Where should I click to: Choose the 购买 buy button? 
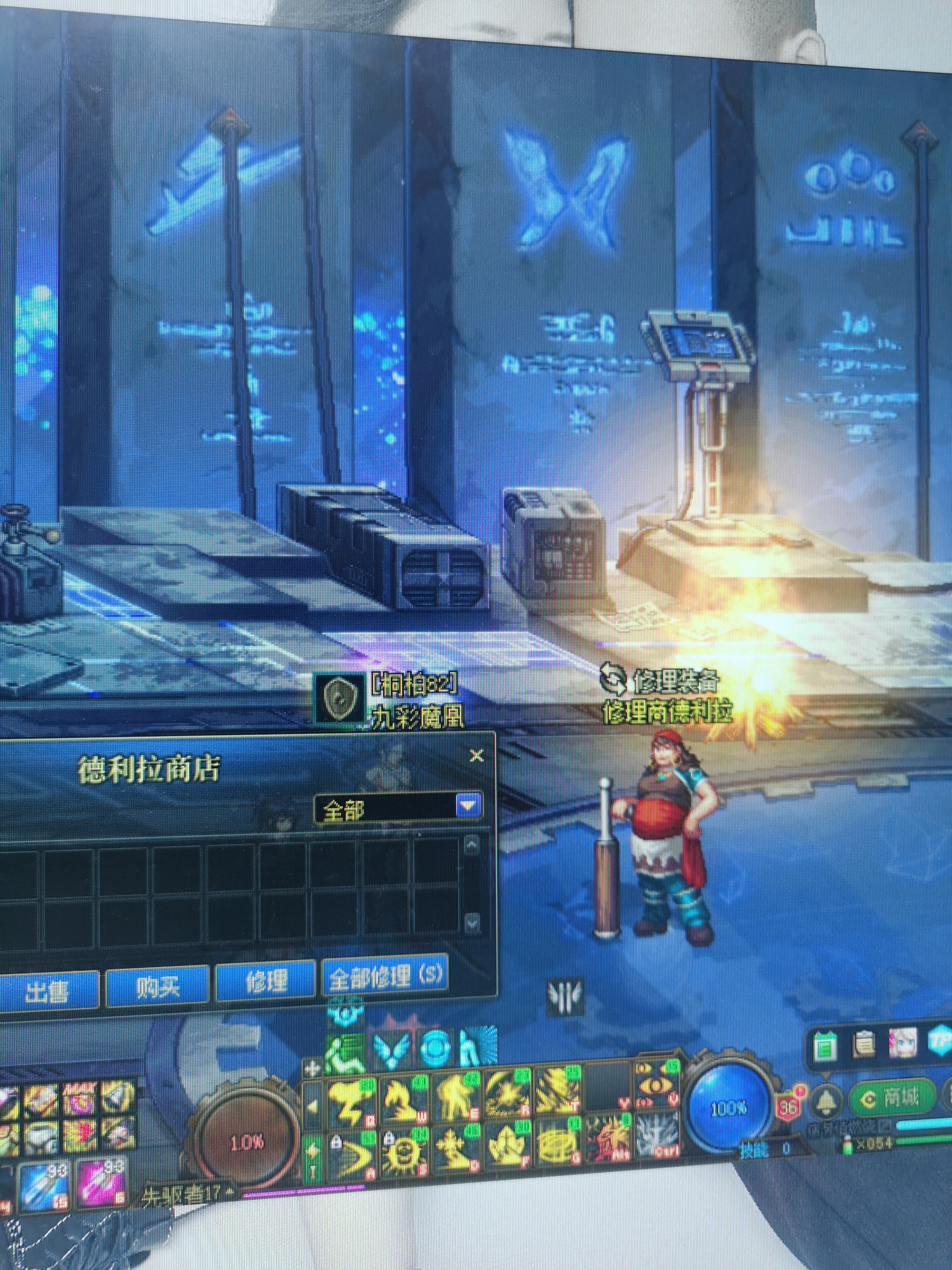(x=157, y=986)
